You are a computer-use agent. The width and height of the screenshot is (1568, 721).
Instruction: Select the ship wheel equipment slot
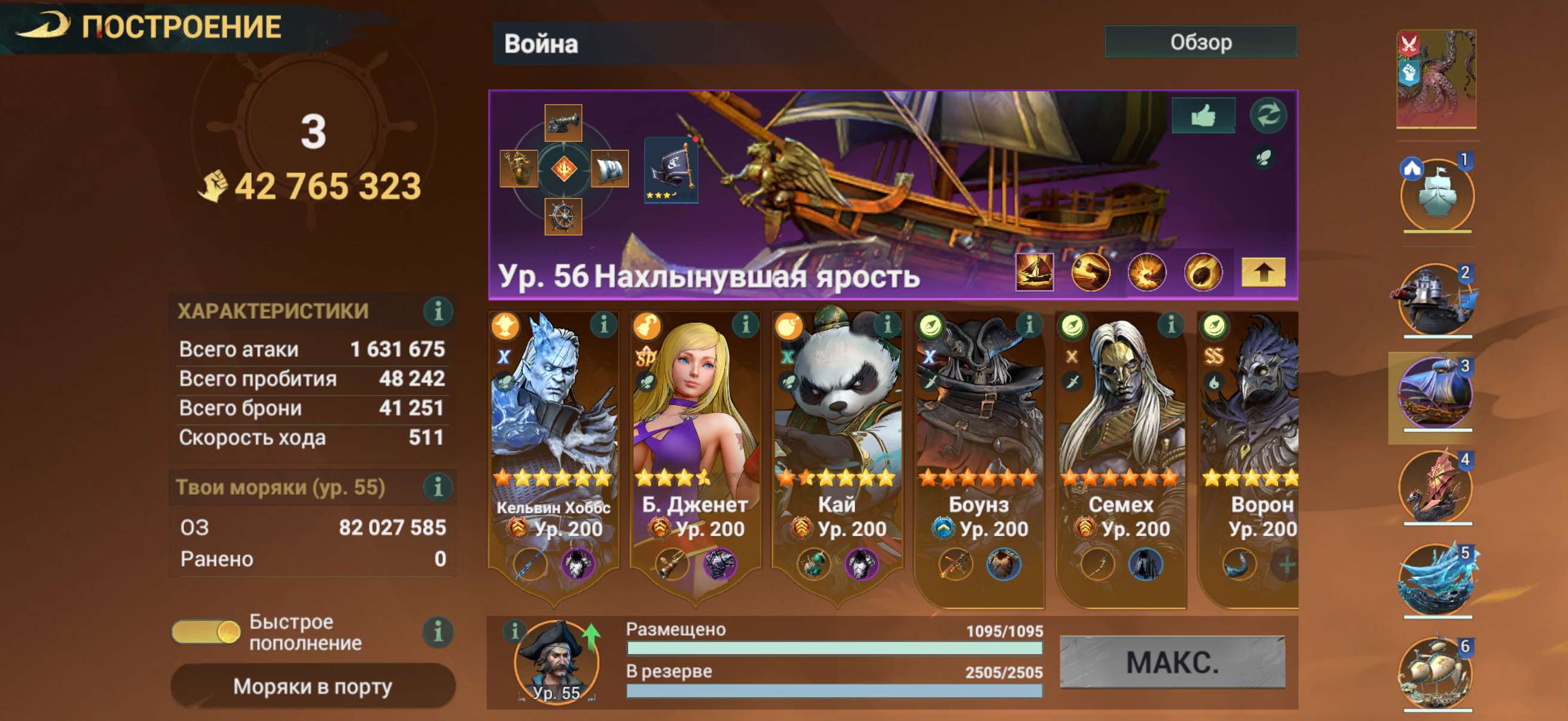(x=563, y=216)
